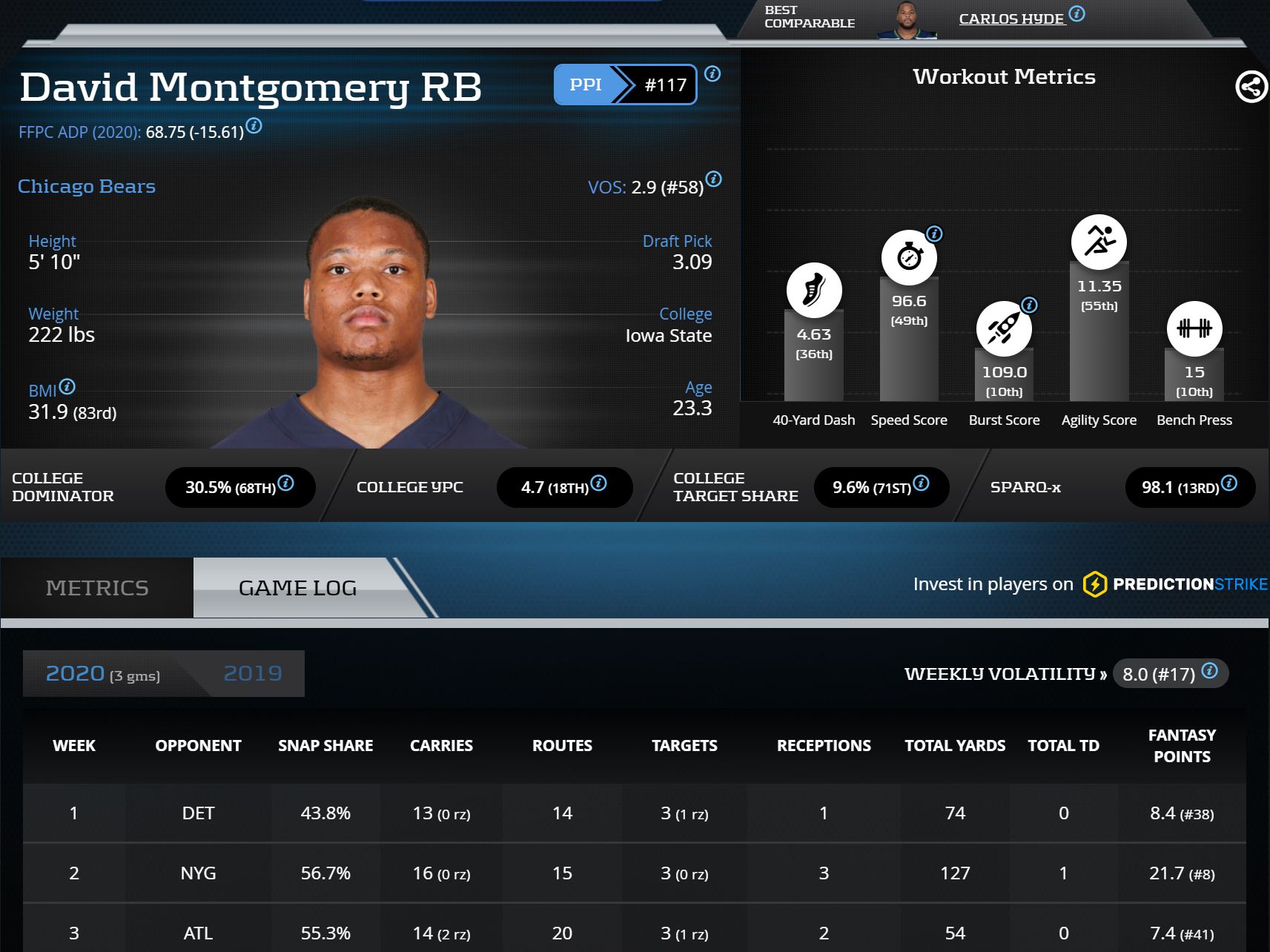Open Carlos Hyde's comparable player link
1270x952 pixels.
point(1011,19)
